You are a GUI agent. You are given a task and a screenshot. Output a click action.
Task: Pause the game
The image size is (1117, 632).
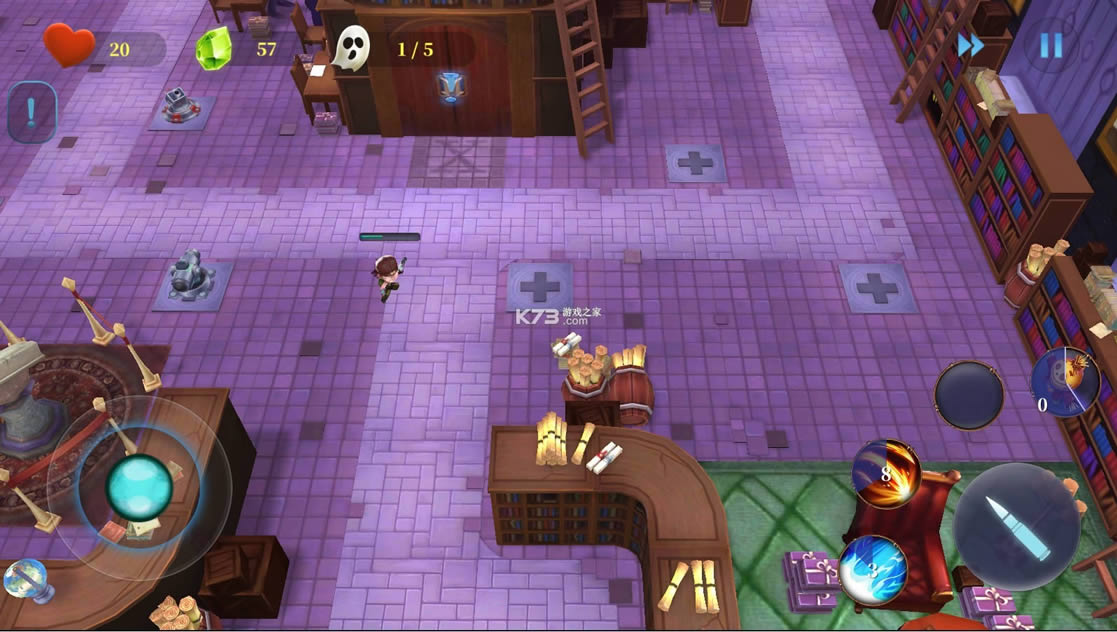pyautogui.click(x=1050, y=46)
